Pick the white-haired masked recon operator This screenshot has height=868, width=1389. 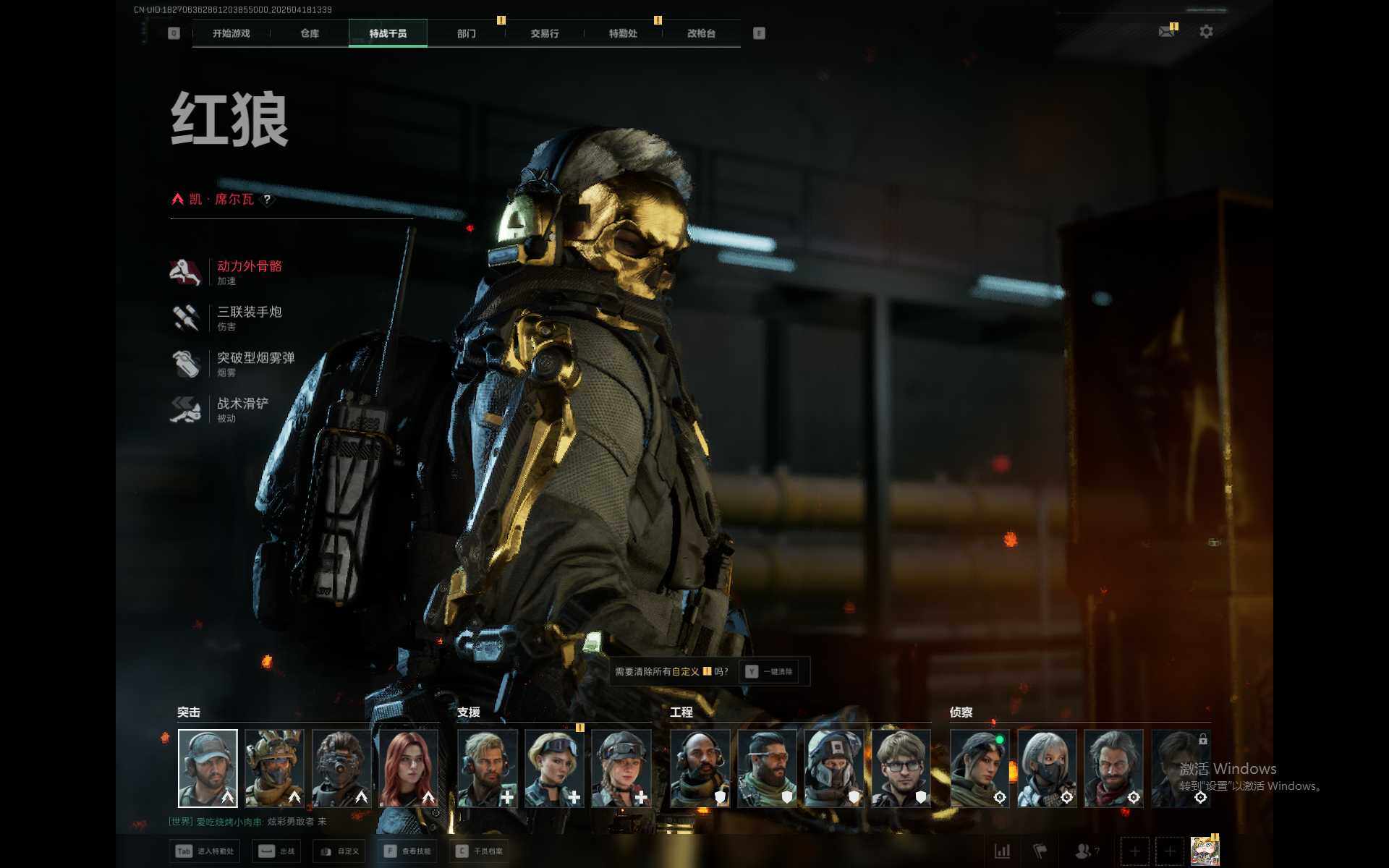click(1047, 768)
